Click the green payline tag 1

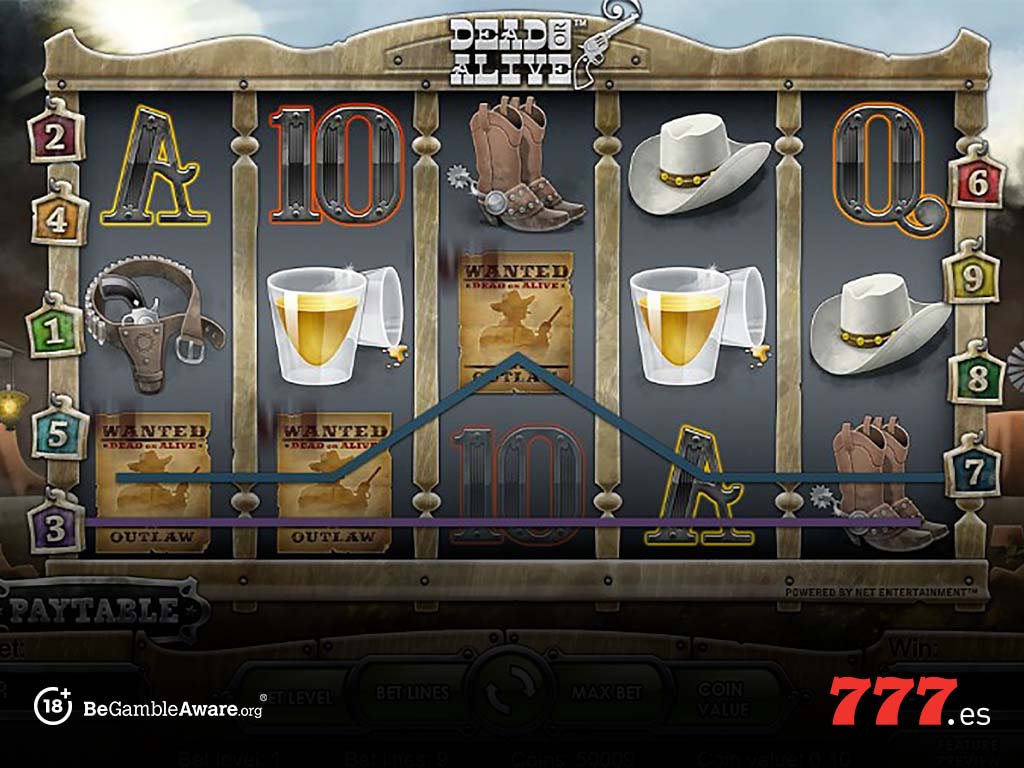click(x=54, y=329)
